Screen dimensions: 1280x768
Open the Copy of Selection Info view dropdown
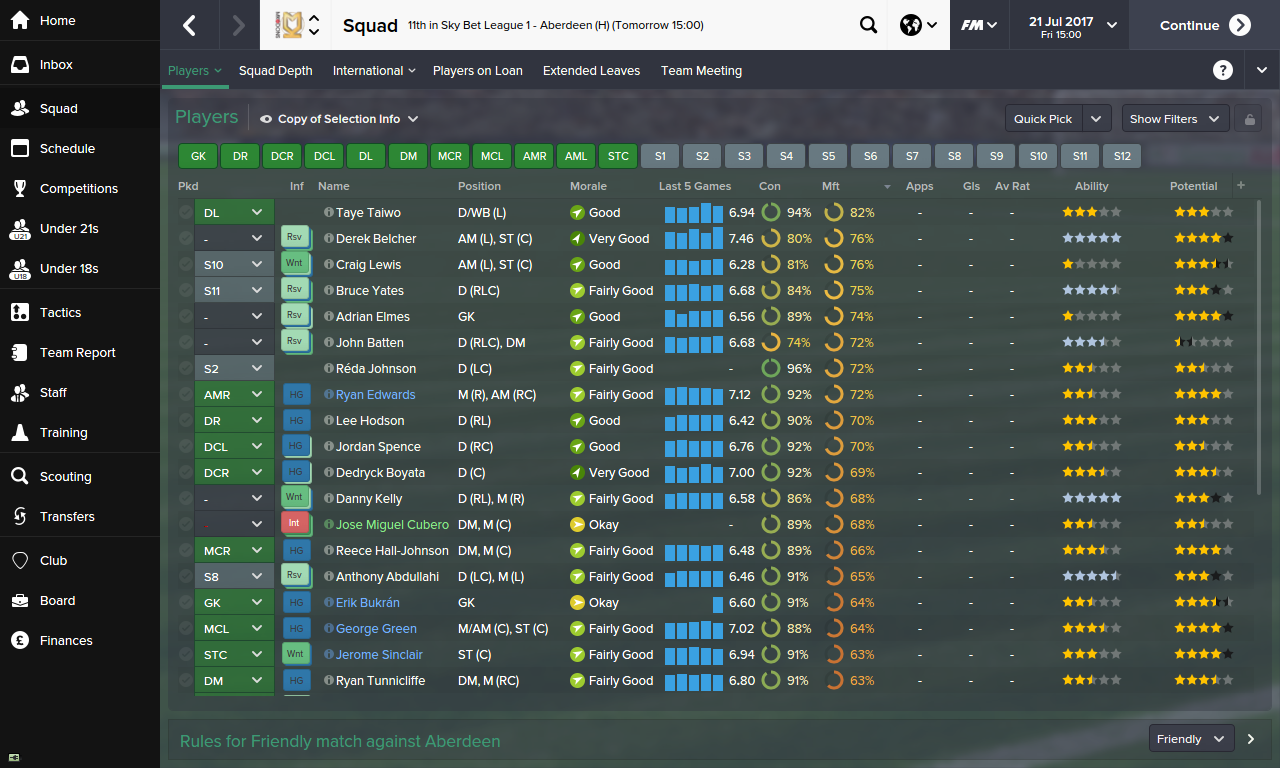341,118
